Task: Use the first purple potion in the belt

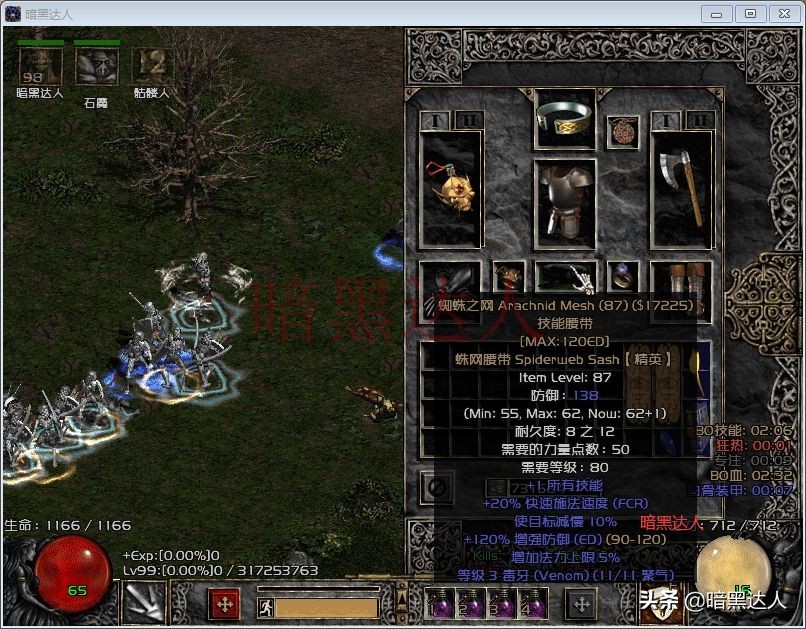Action: [x=438, y=606]
